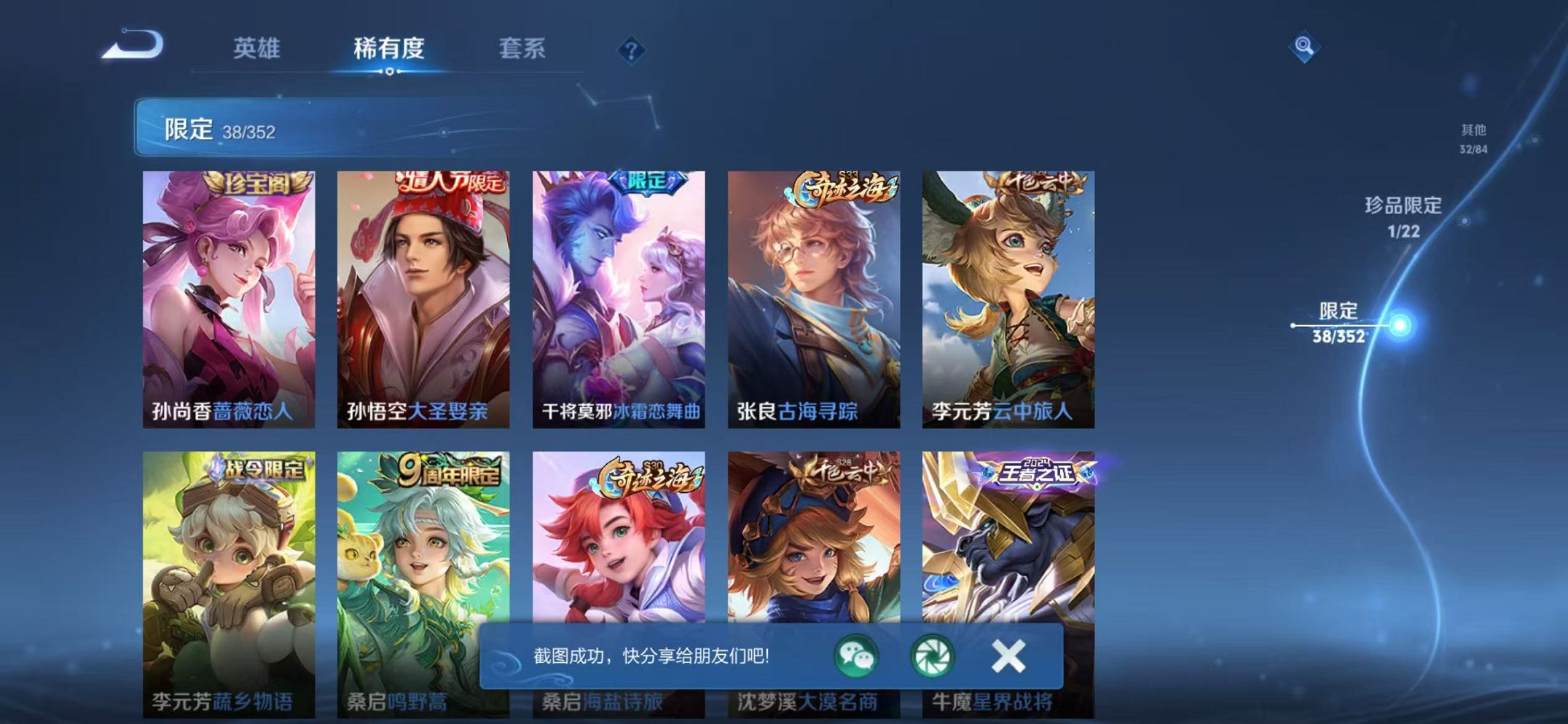Switch to the 英雄 tab
Image resolution: width=1568 pixels, height=724 pixels.
(259, 48)
